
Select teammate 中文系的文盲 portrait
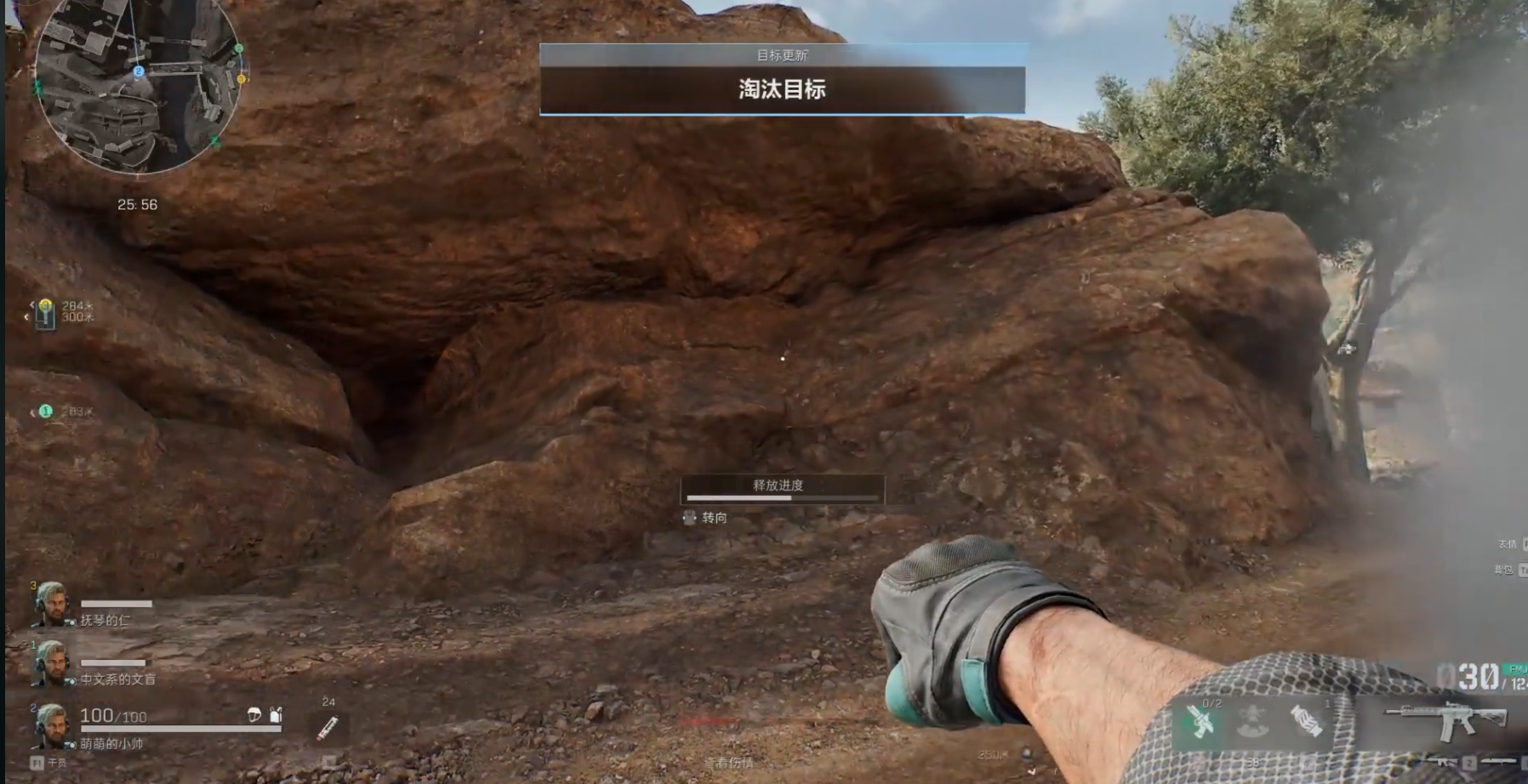click(x=51, y=662)
